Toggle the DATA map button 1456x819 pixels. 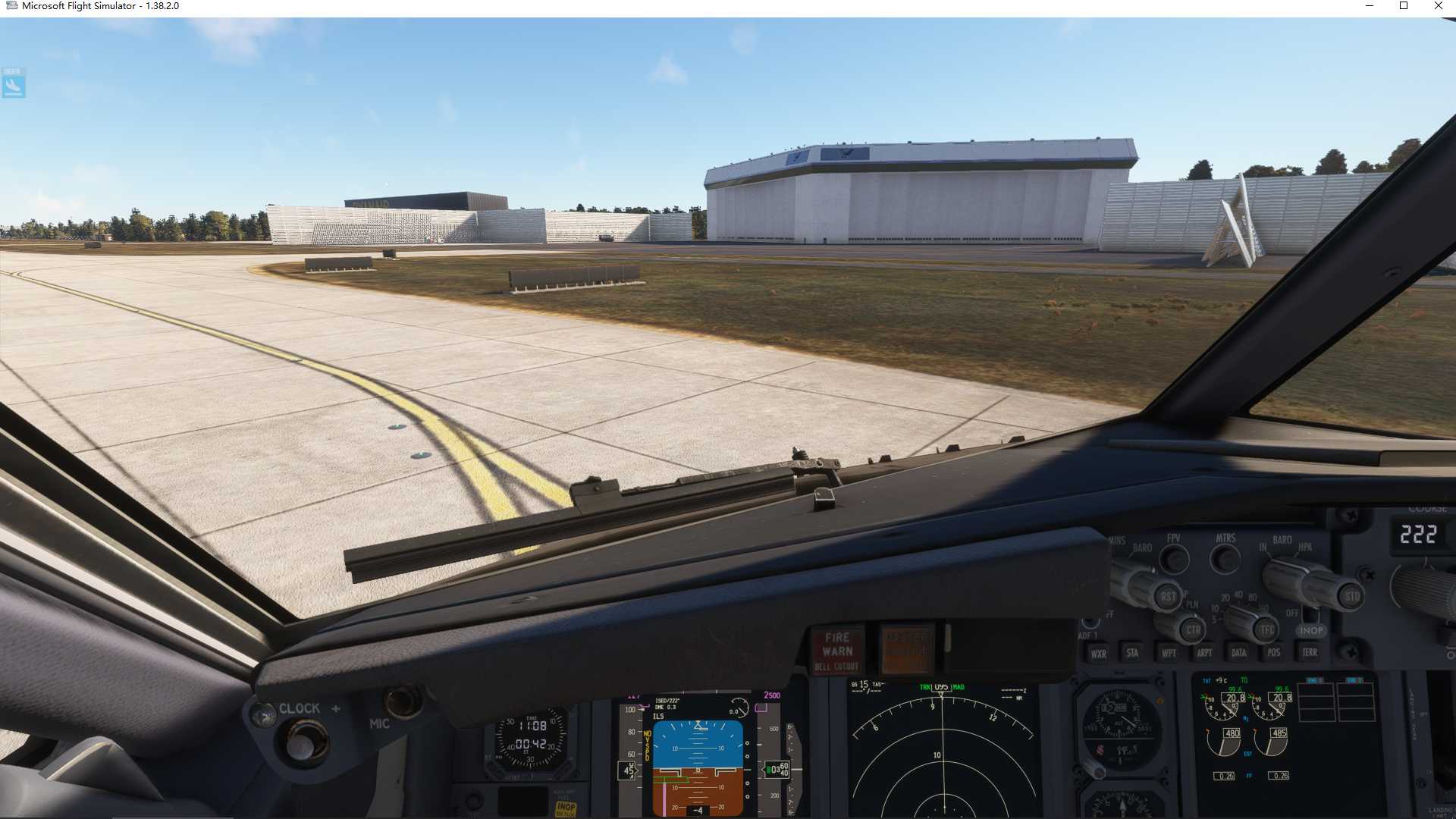pyautogui.click(x=1239, y=653)
